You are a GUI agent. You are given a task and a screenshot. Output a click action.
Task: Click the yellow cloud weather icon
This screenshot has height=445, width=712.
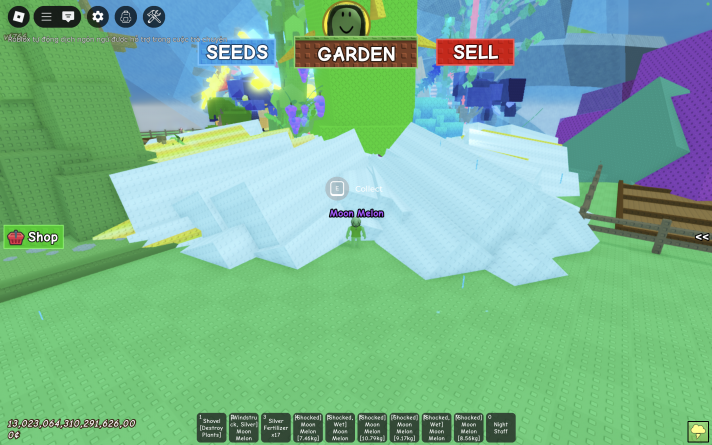698,431
